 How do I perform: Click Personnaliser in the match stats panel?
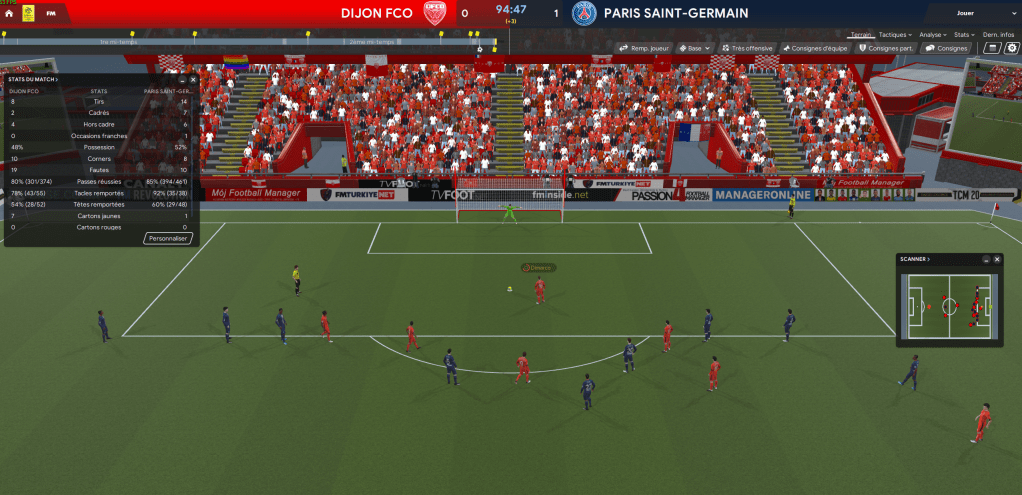coord(169,239)
